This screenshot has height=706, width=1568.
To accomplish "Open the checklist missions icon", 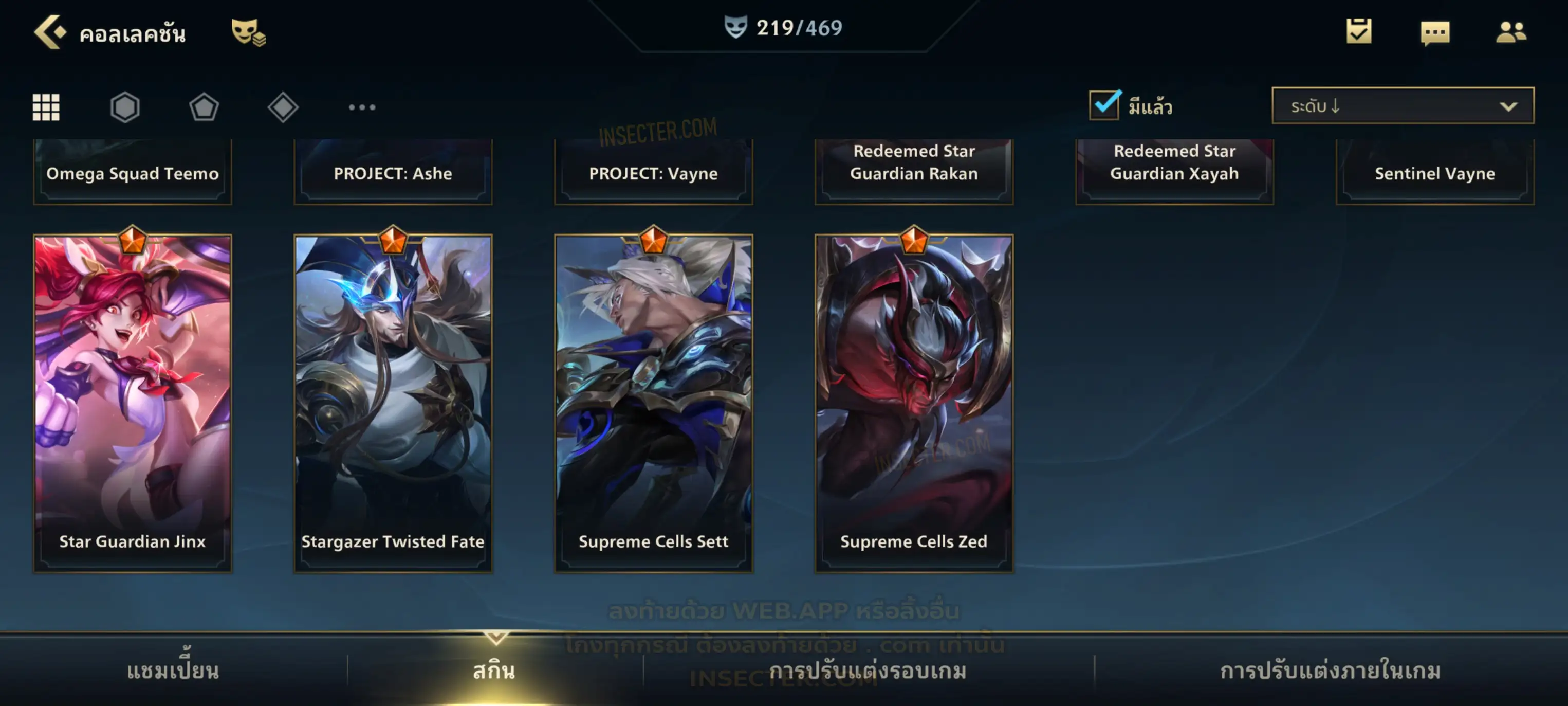I will 1359,31.
